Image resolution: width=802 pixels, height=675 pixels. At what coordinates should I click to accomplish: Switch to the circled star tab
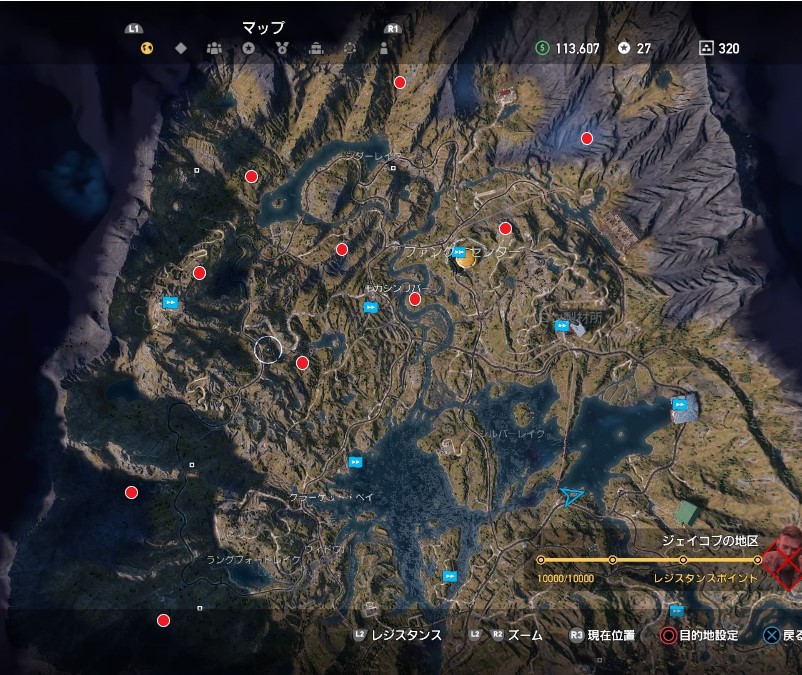pyautogui.click(x=248, y=48)
